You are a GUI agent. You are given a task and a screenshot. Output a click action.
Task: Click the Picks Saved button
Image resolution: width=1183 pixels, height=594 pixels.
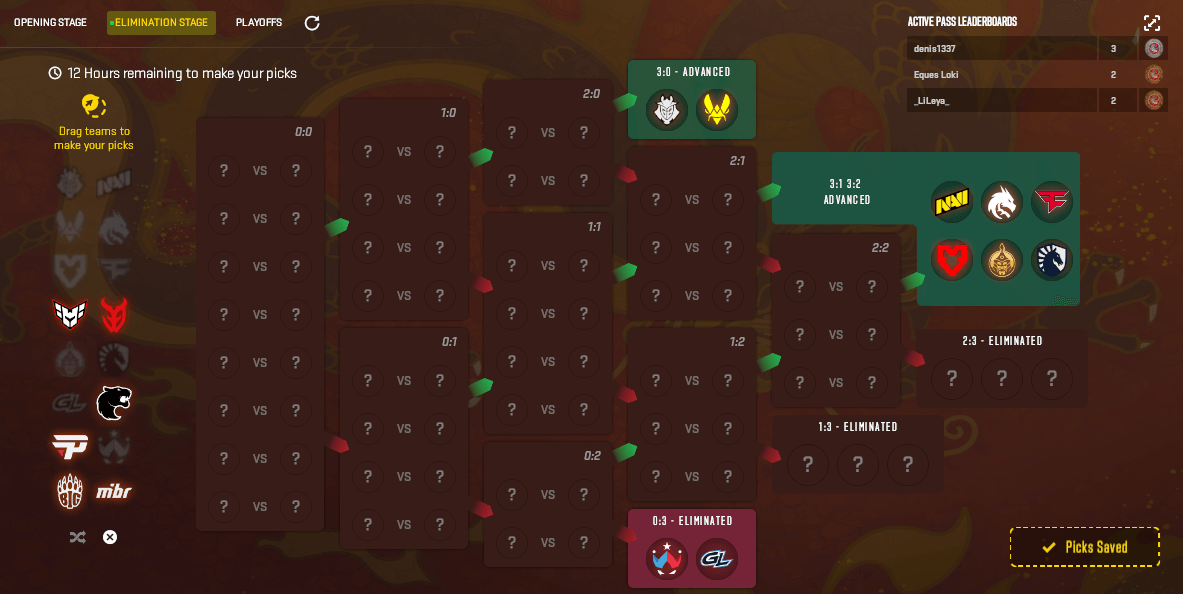click(x=1084, y=547)
